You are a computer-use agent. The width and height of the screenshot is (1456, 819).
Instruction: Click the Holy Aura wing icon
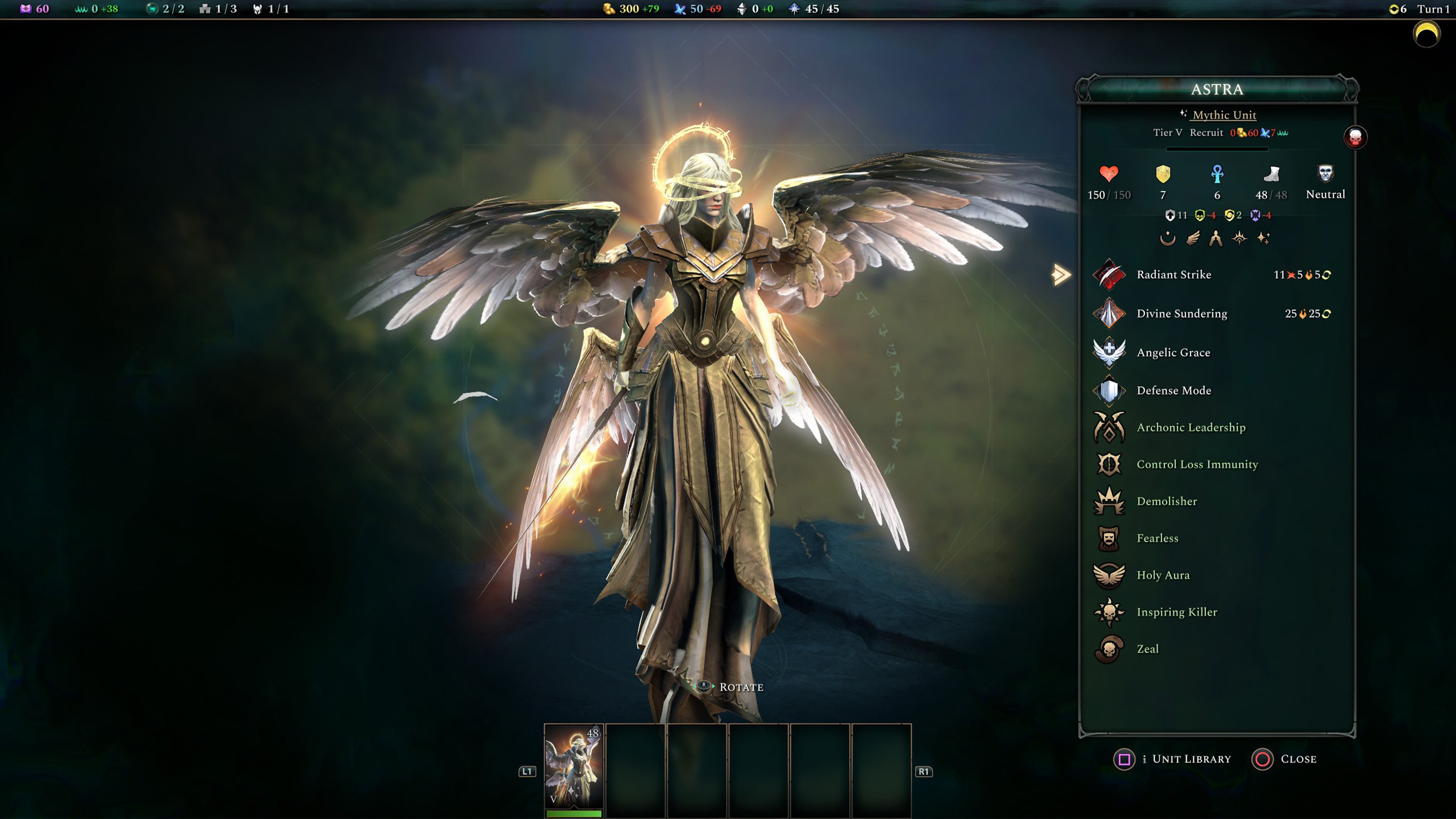[1109, 575]
